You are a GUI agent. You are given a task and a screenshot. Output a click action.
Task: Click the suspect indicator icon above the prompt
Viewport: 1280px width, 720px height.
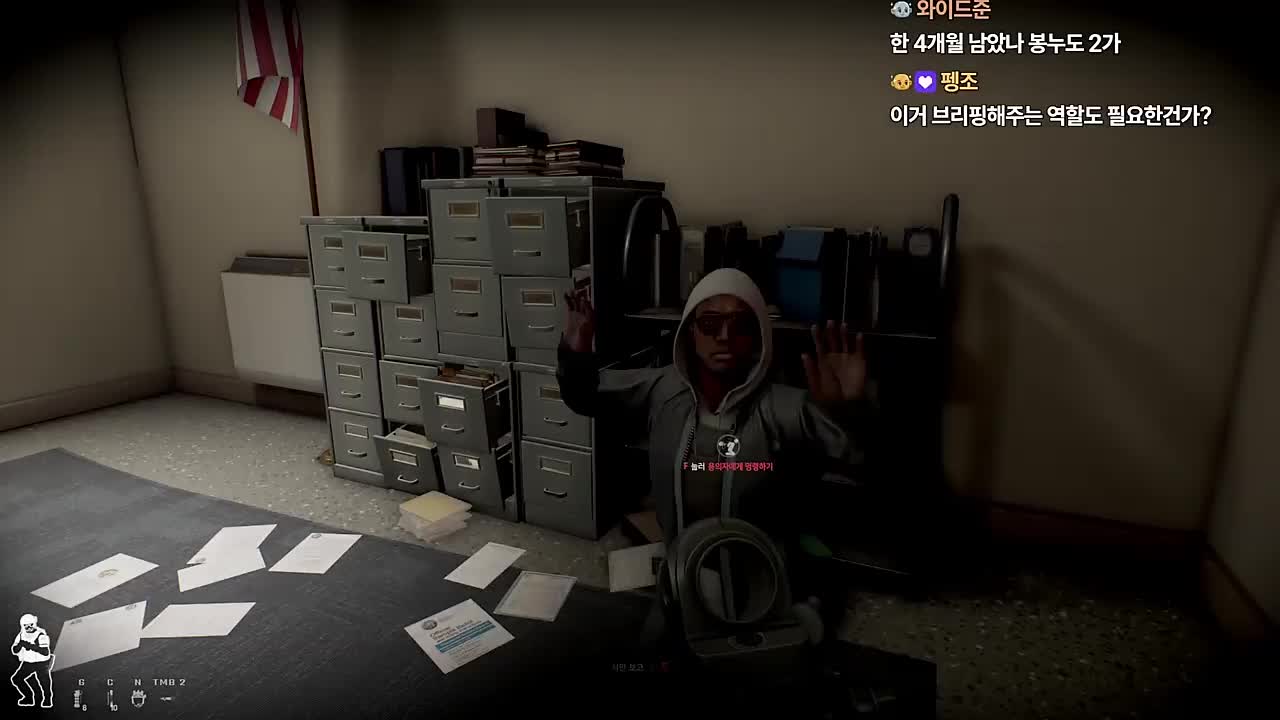pos(728,447)
